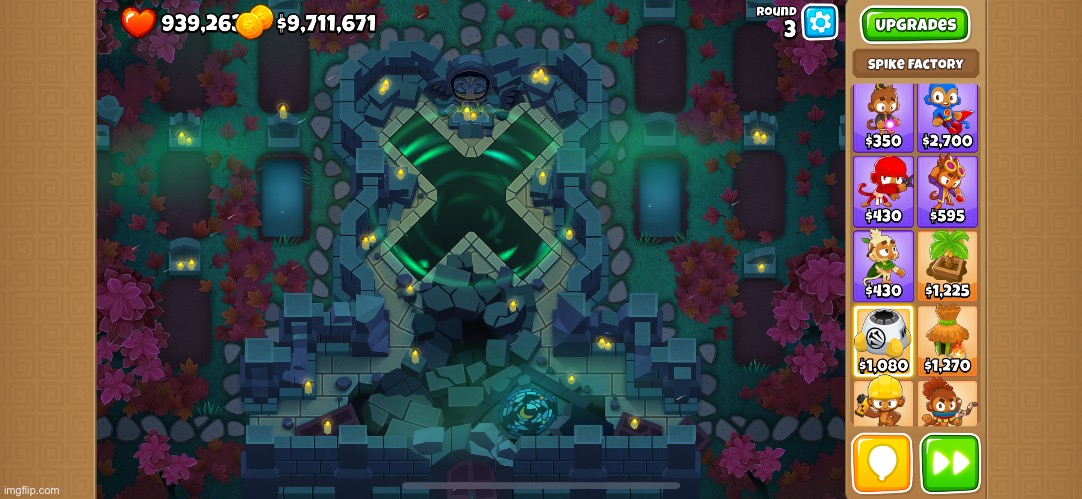Pick the Spike Factory costing $1,080
This screenshot has height=499, width=1082.
883,340
